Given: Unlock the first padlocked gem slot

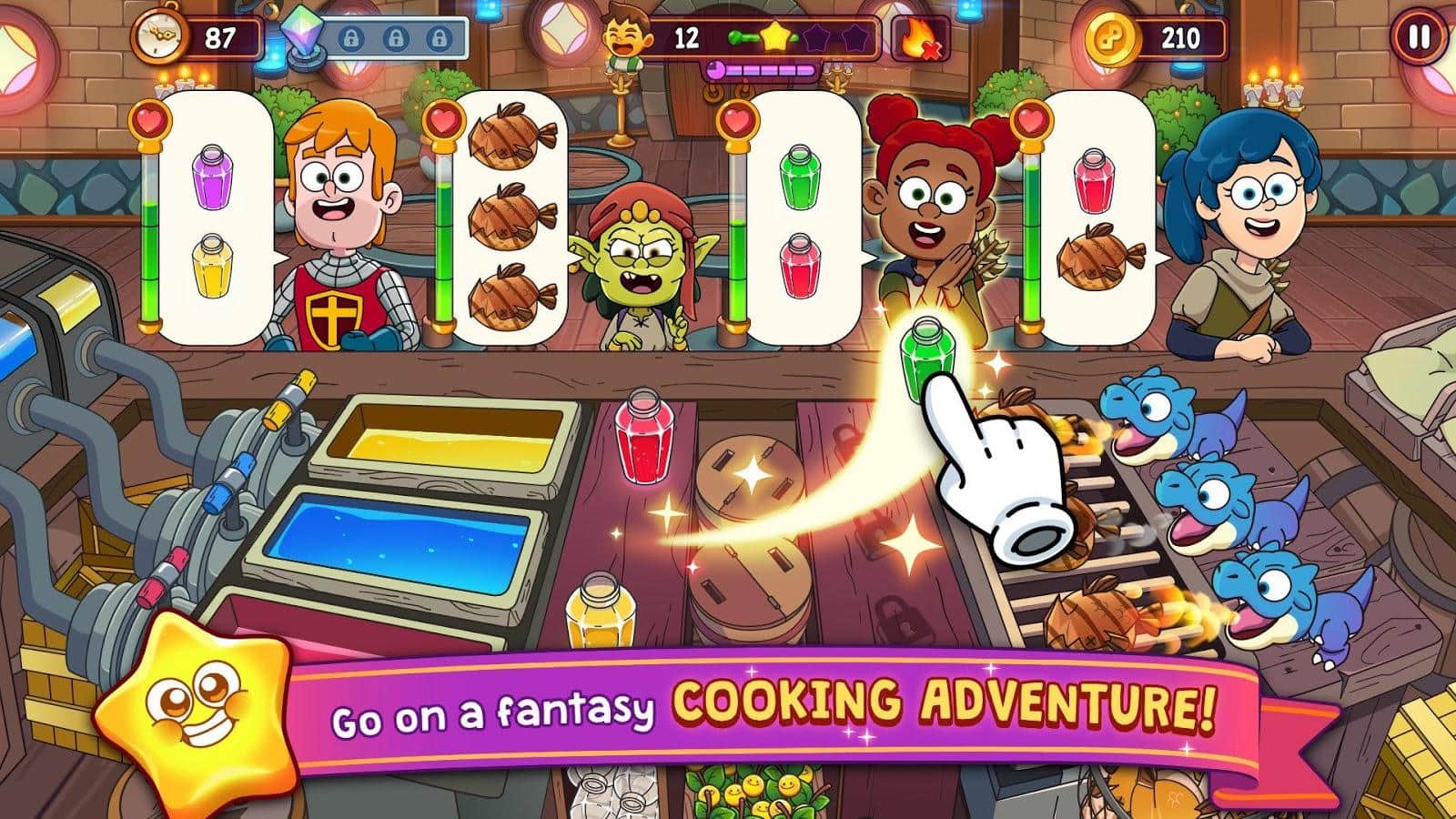Looking at the screenshot, I should pyautogui.click(x=353, y=40).
